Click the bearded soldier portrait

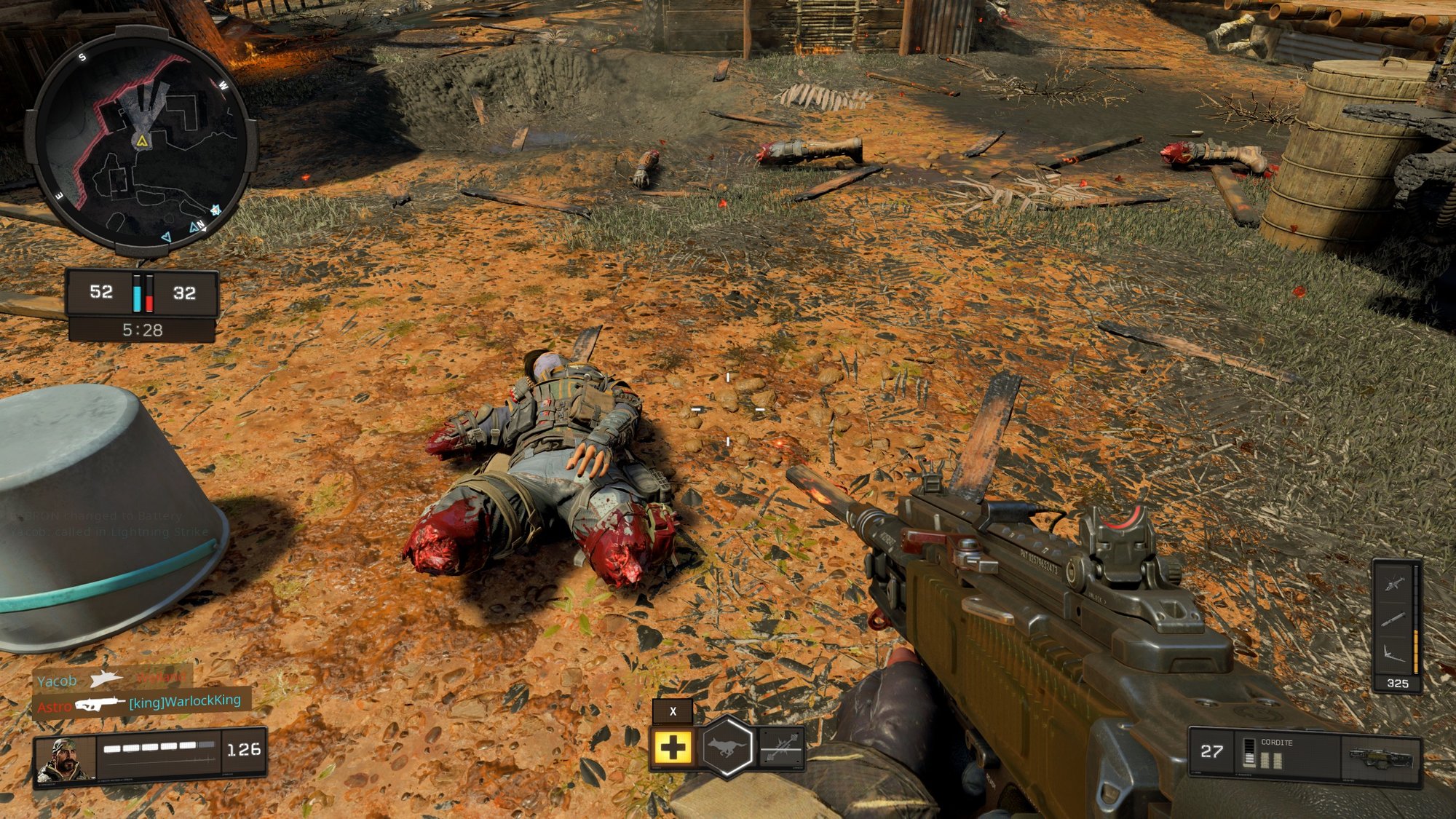66,759
